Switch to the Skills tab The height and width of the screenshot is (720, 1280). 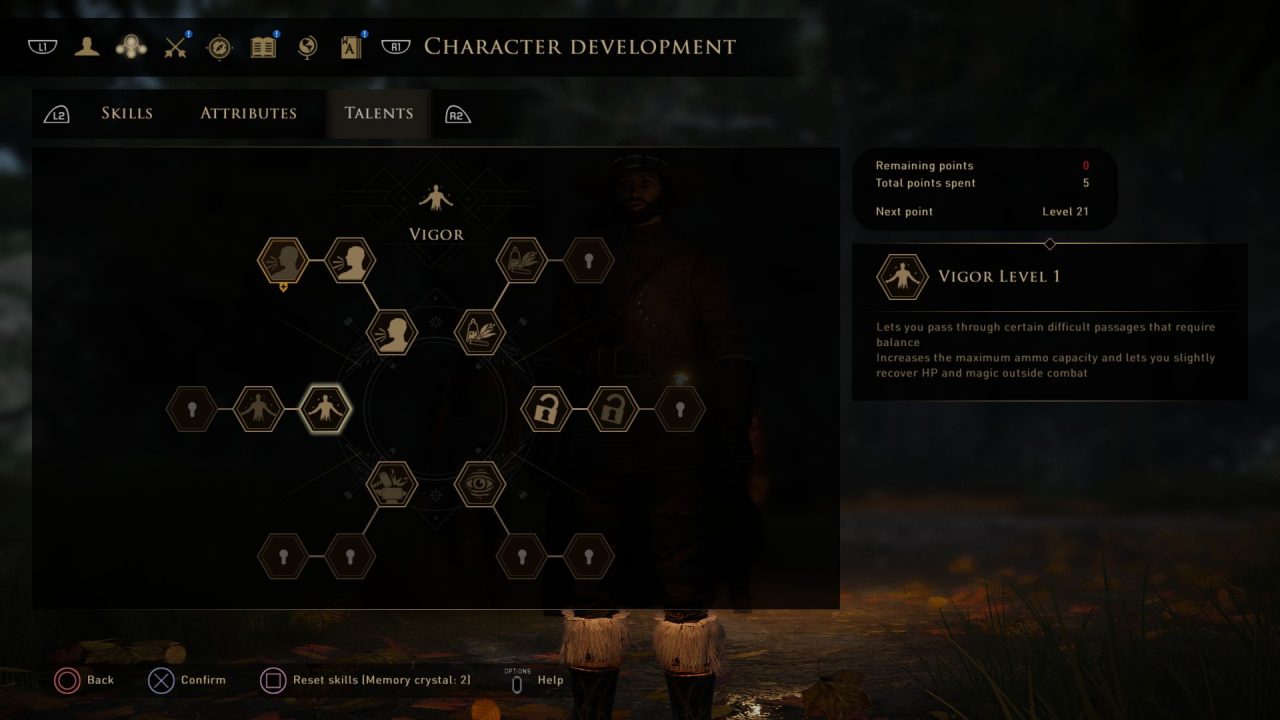point(127,113)
